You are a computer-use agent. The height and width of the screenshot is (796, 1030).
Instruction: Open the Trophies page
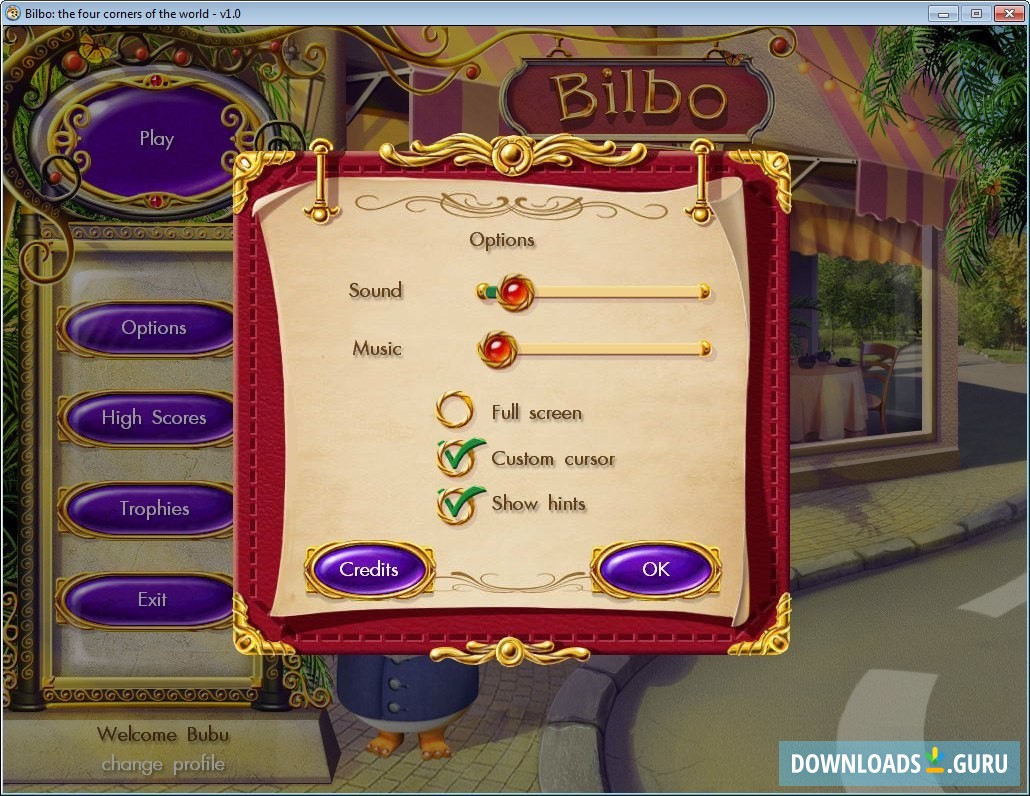[x=153, y=509]
